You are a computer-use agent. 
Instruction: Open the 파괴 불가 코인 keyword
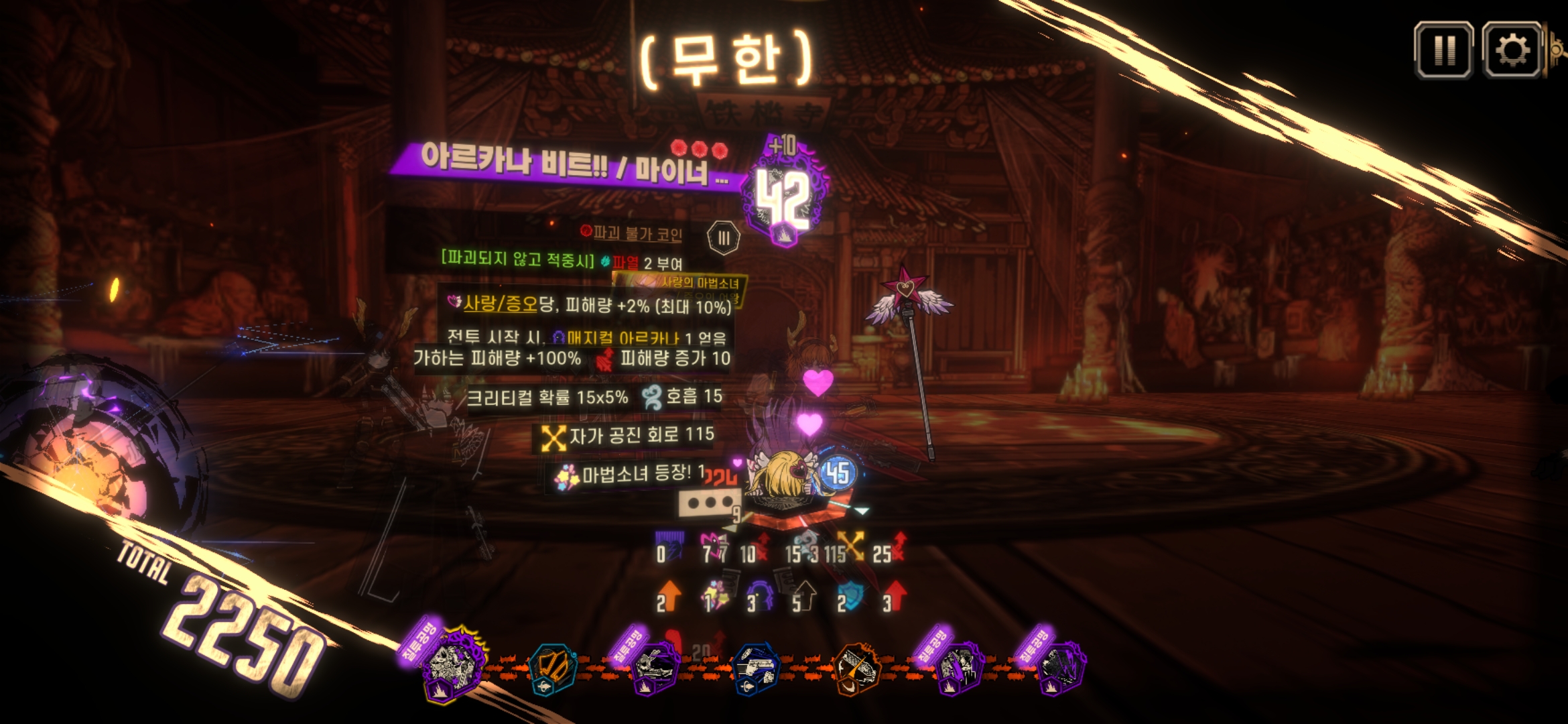pyautogui.click(x=637, y=233)
